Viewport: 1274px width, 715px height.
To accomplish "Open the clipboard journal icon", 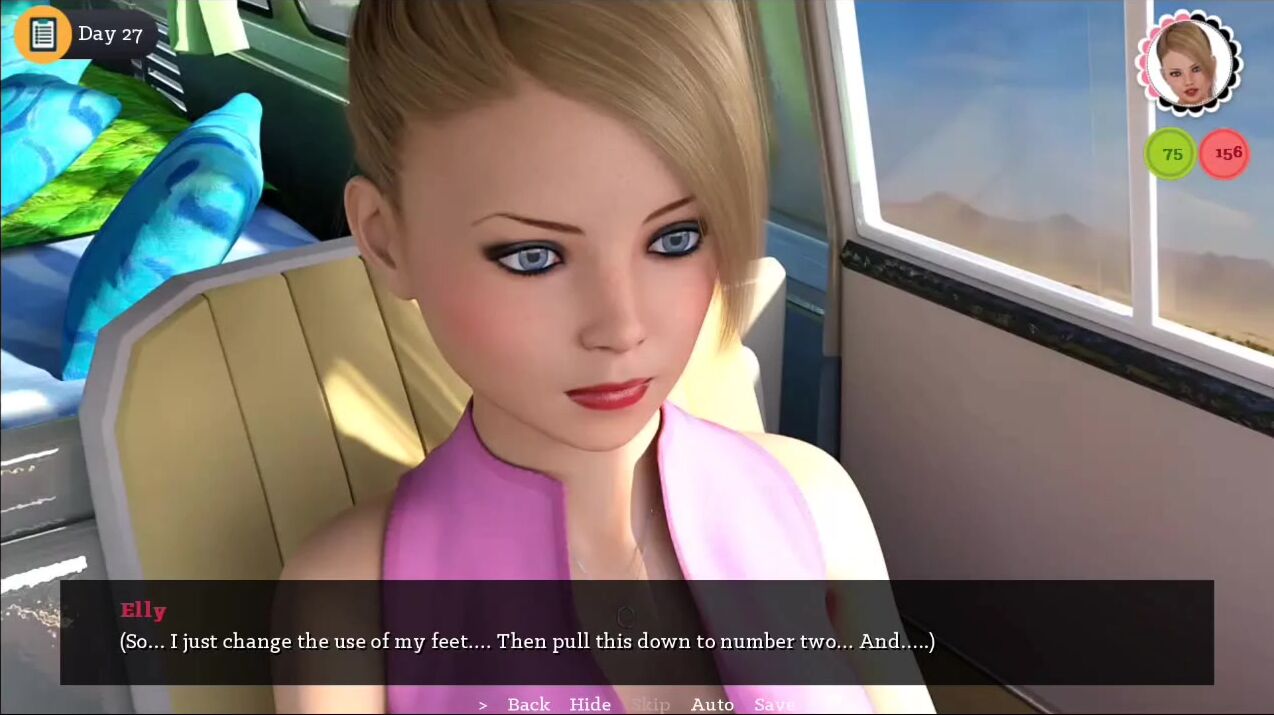I will click(x=42, y=34).
